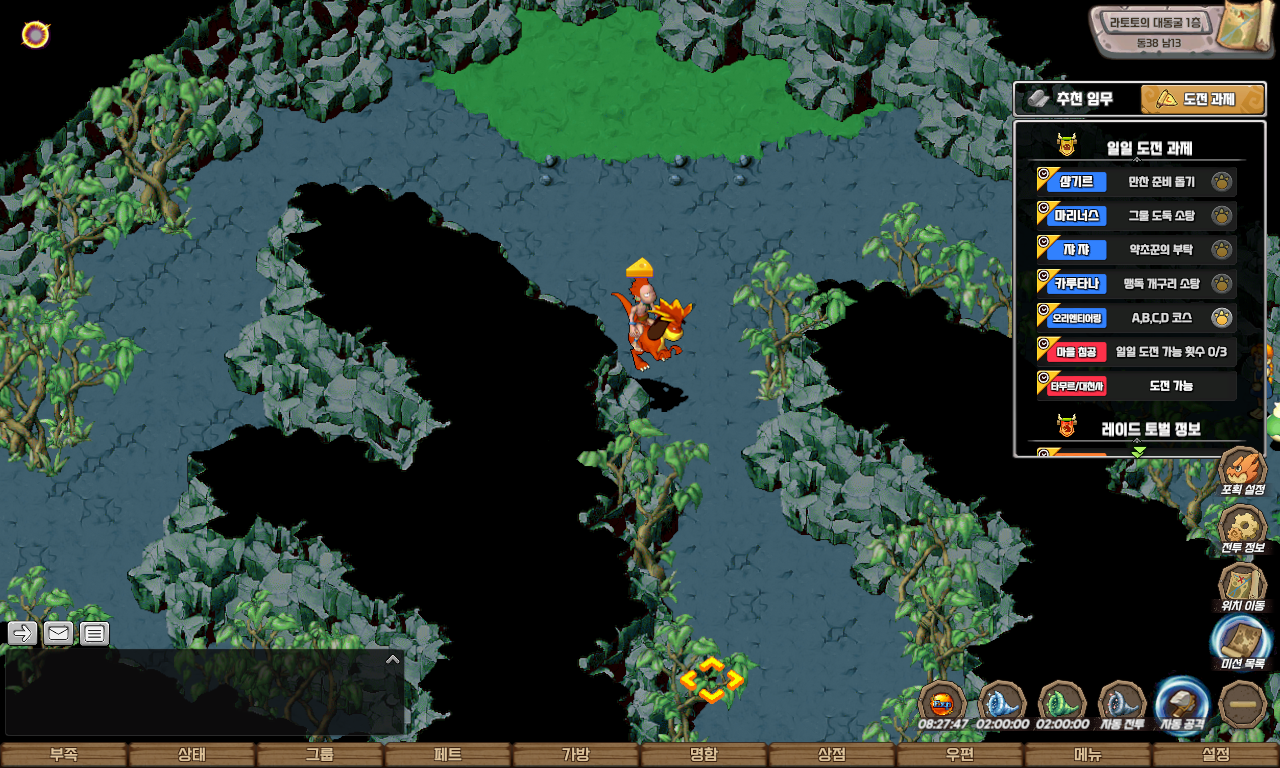
Task: Click the paw icon beside A,B,C,D 코스
Action: pos(1221,318)
